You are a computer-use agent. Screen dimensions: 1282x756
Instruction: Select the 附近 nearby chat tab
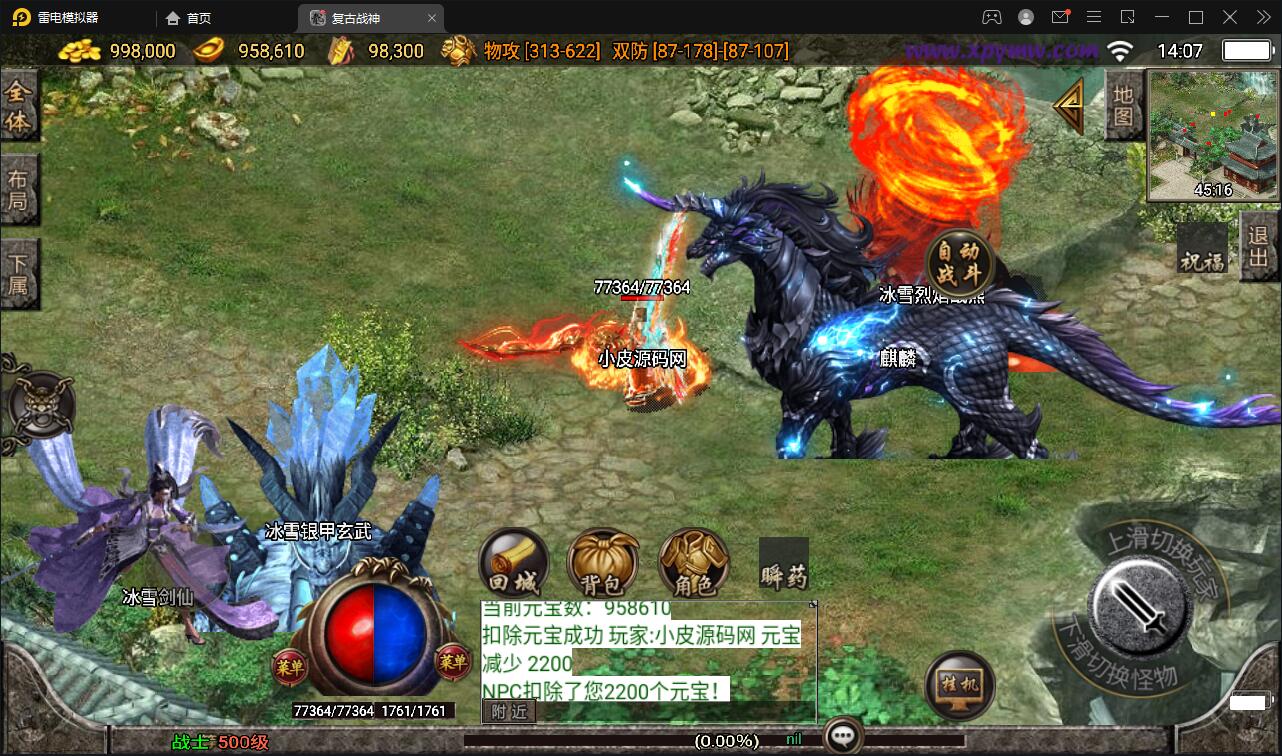508,711
